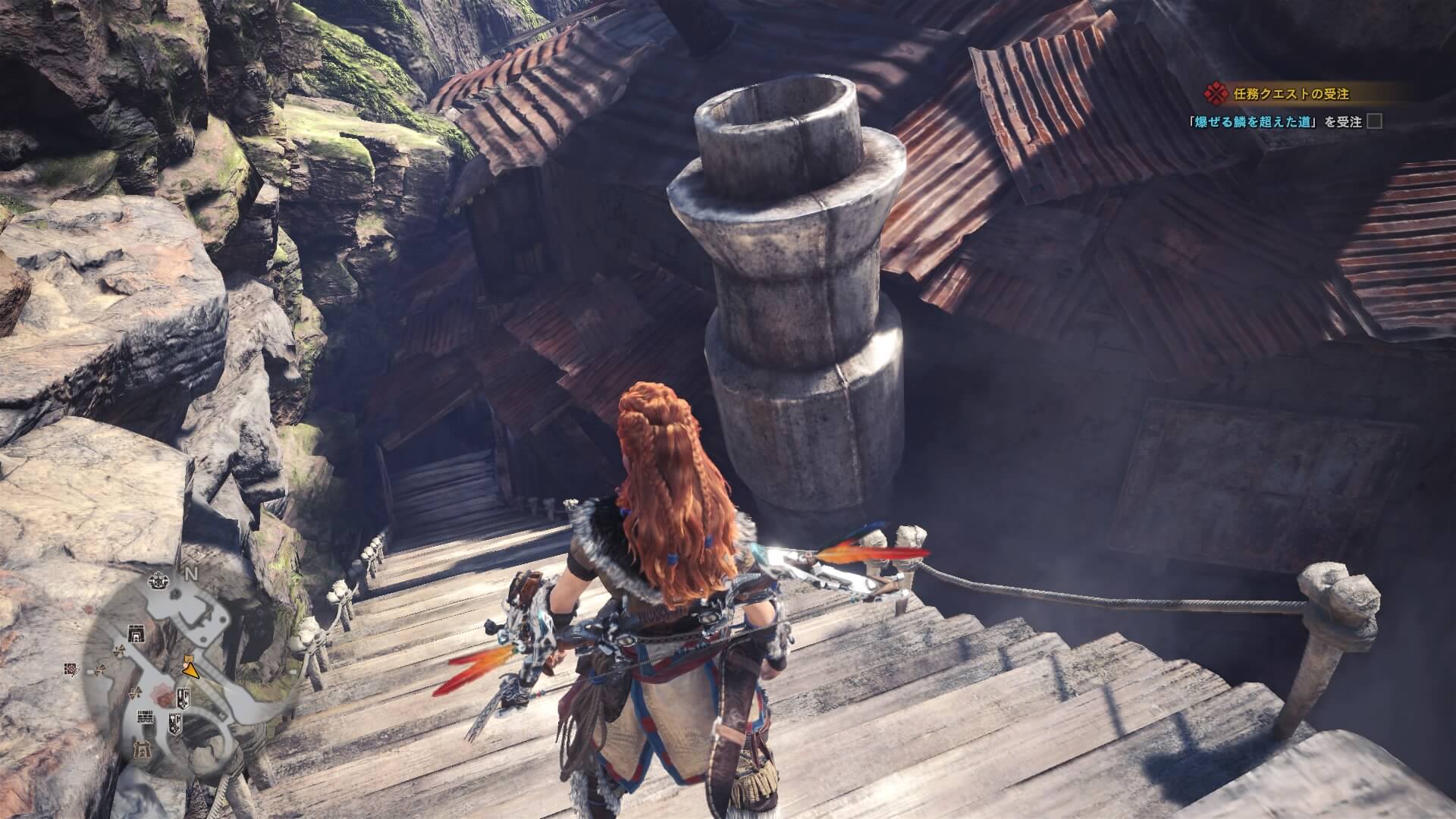
Task: Select the brick wall marker on minimap
Action: [146, 717]
